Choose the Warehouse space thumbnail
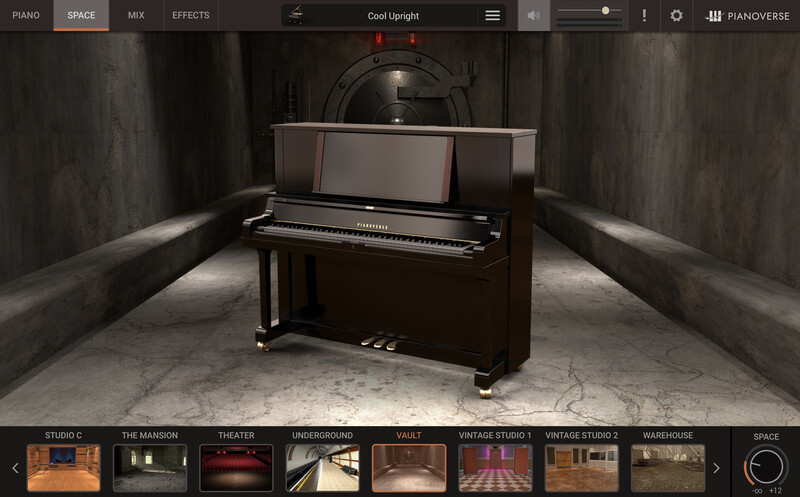Image resolution: width=800 pixels, height=497 pixels. click(668, 467)
